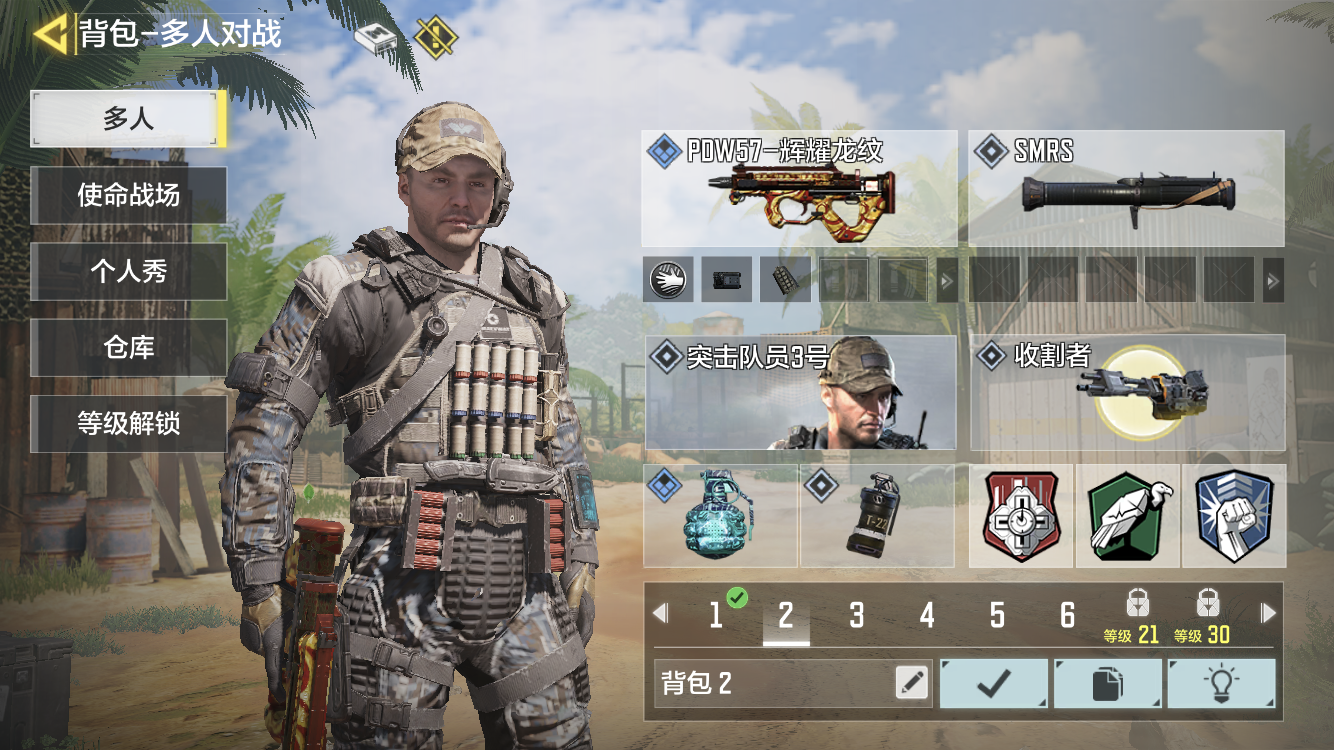1334x750 pixels.
Task: Open the 仓库 tab
Action: 128,347
